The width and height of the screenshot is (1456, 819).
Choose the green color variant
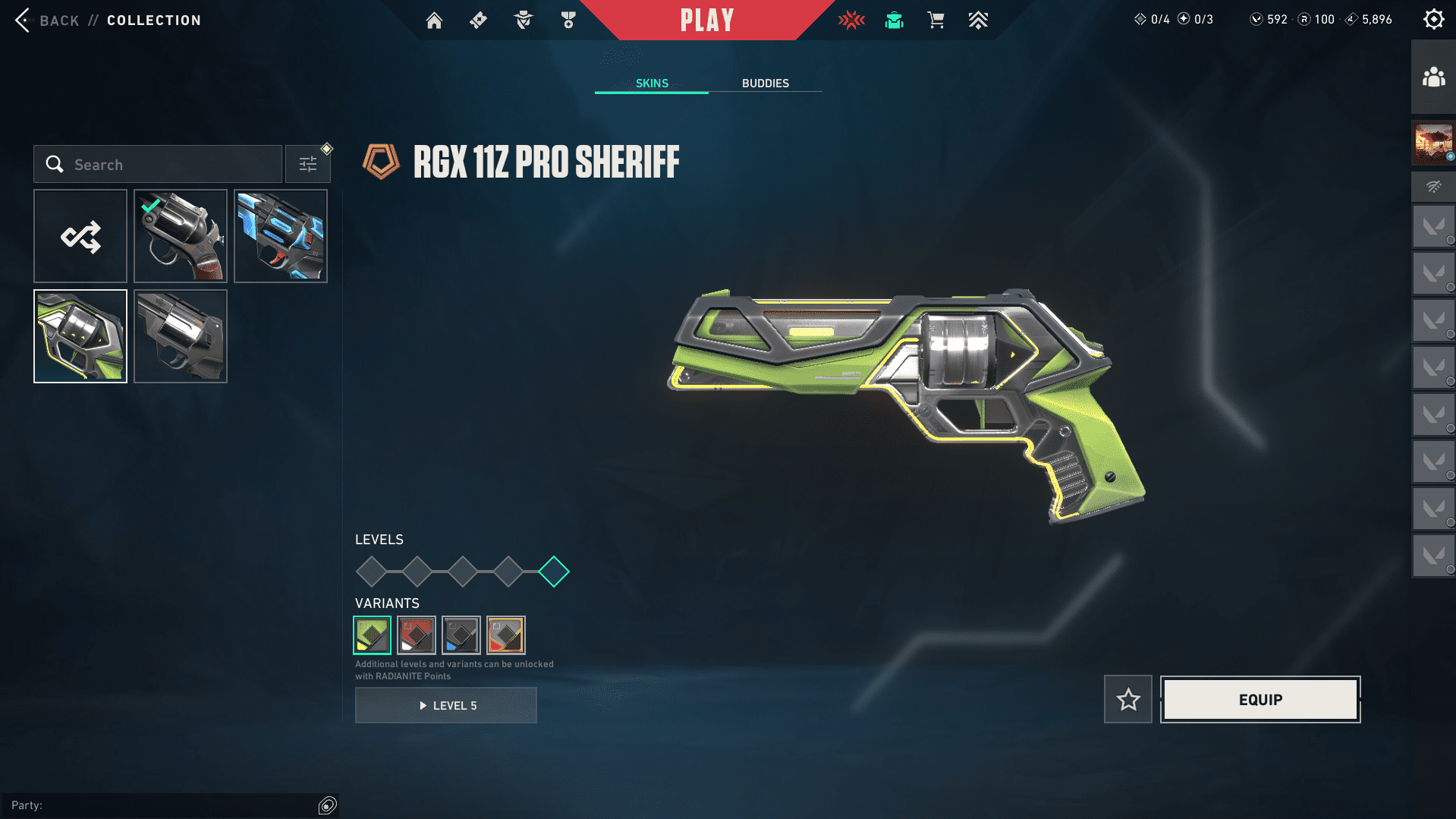[373, 635]
